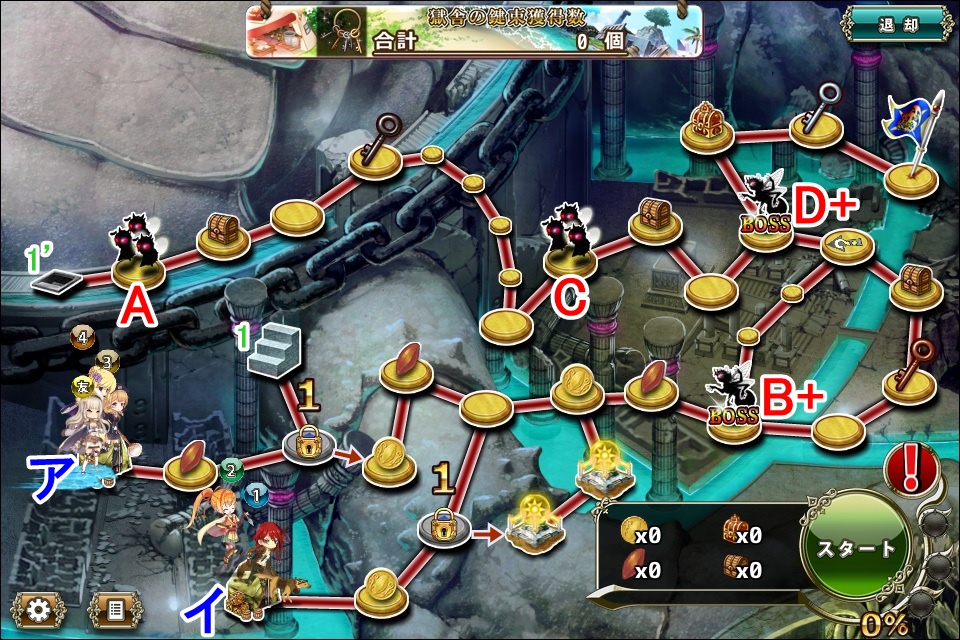Open the gear settings button

[x=38, y=607]
